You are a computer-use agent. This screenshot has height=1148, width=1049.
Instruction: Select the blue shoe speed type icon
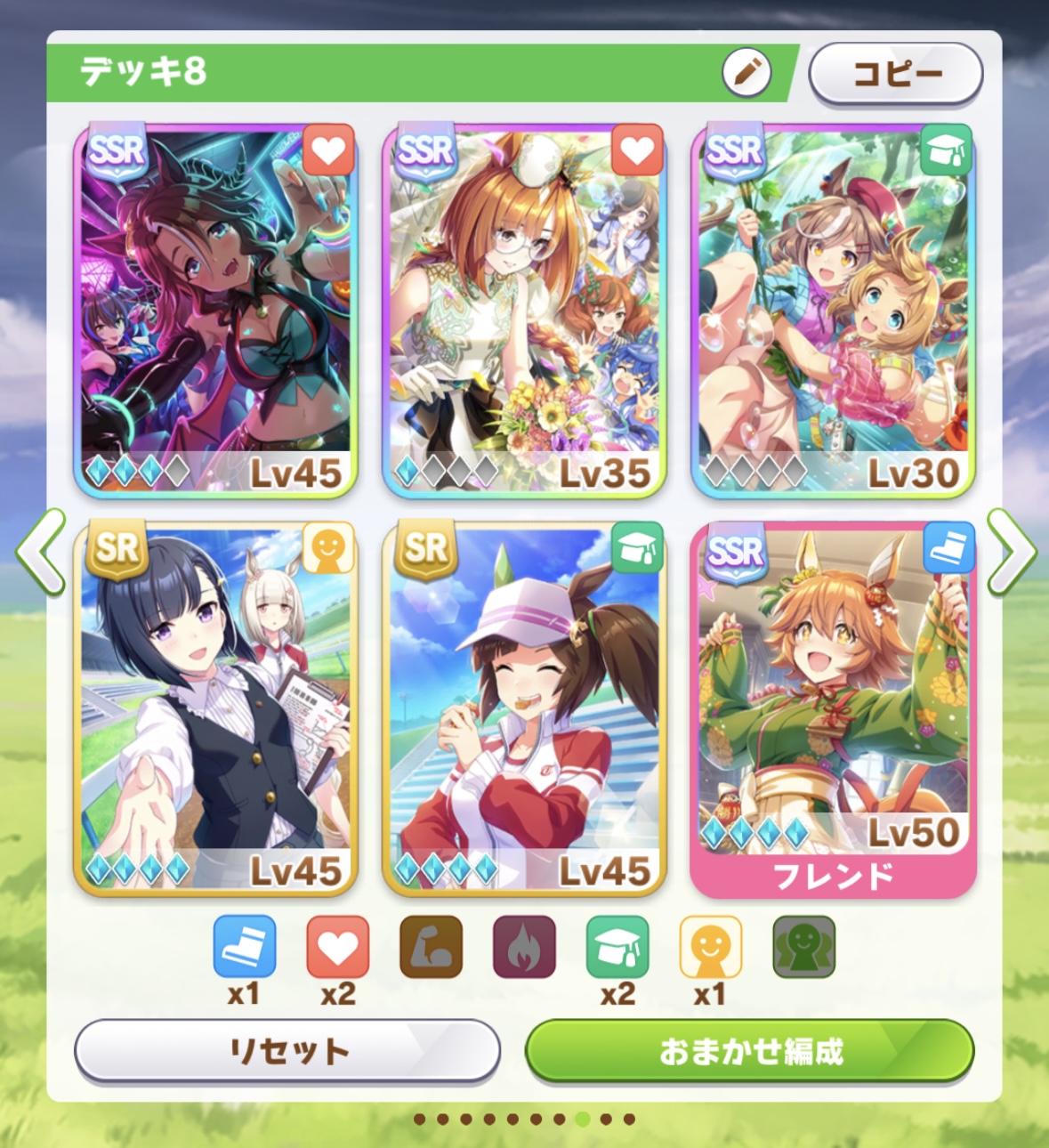[x=245, y=947]
